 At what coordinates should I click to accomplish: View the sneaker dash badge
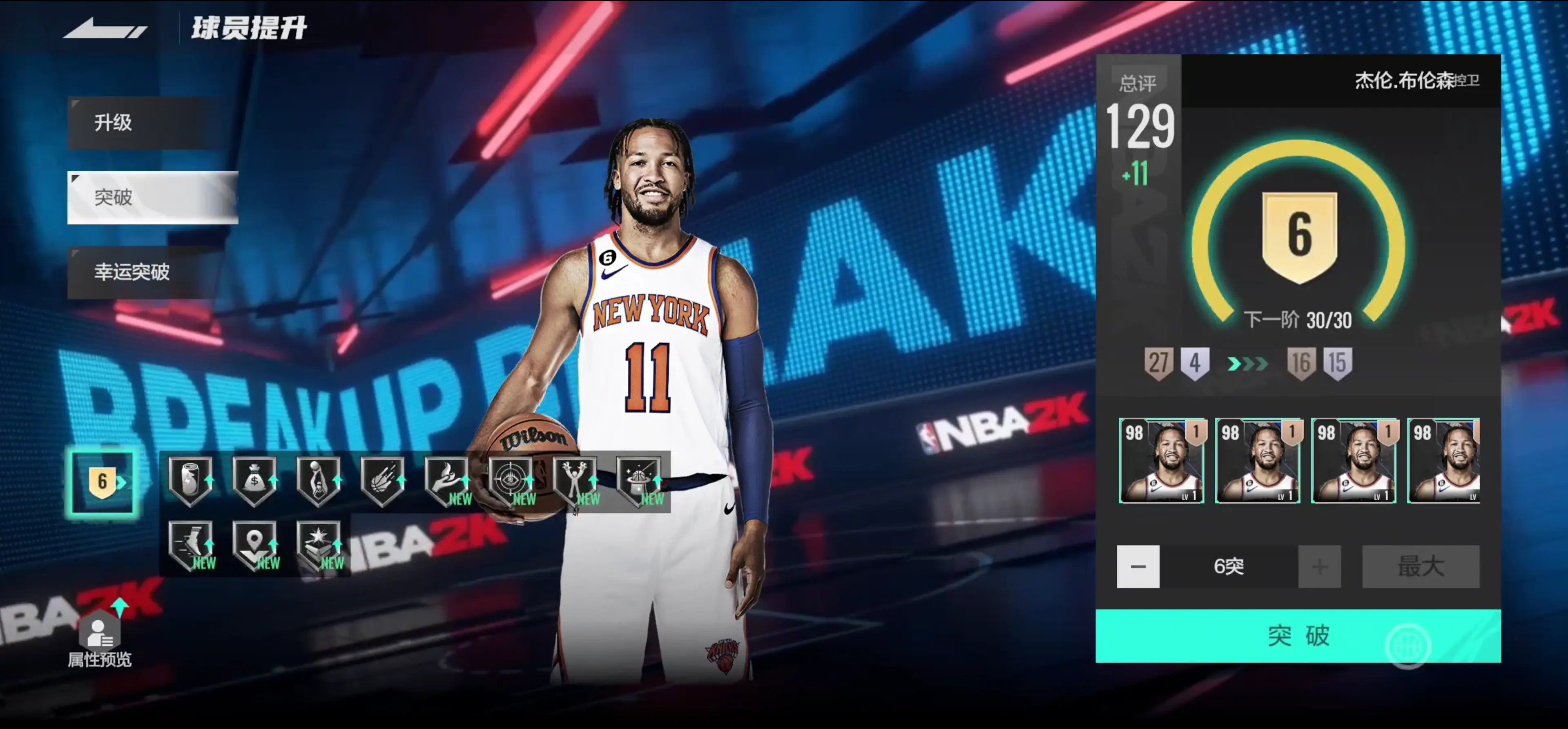[190, 544]
